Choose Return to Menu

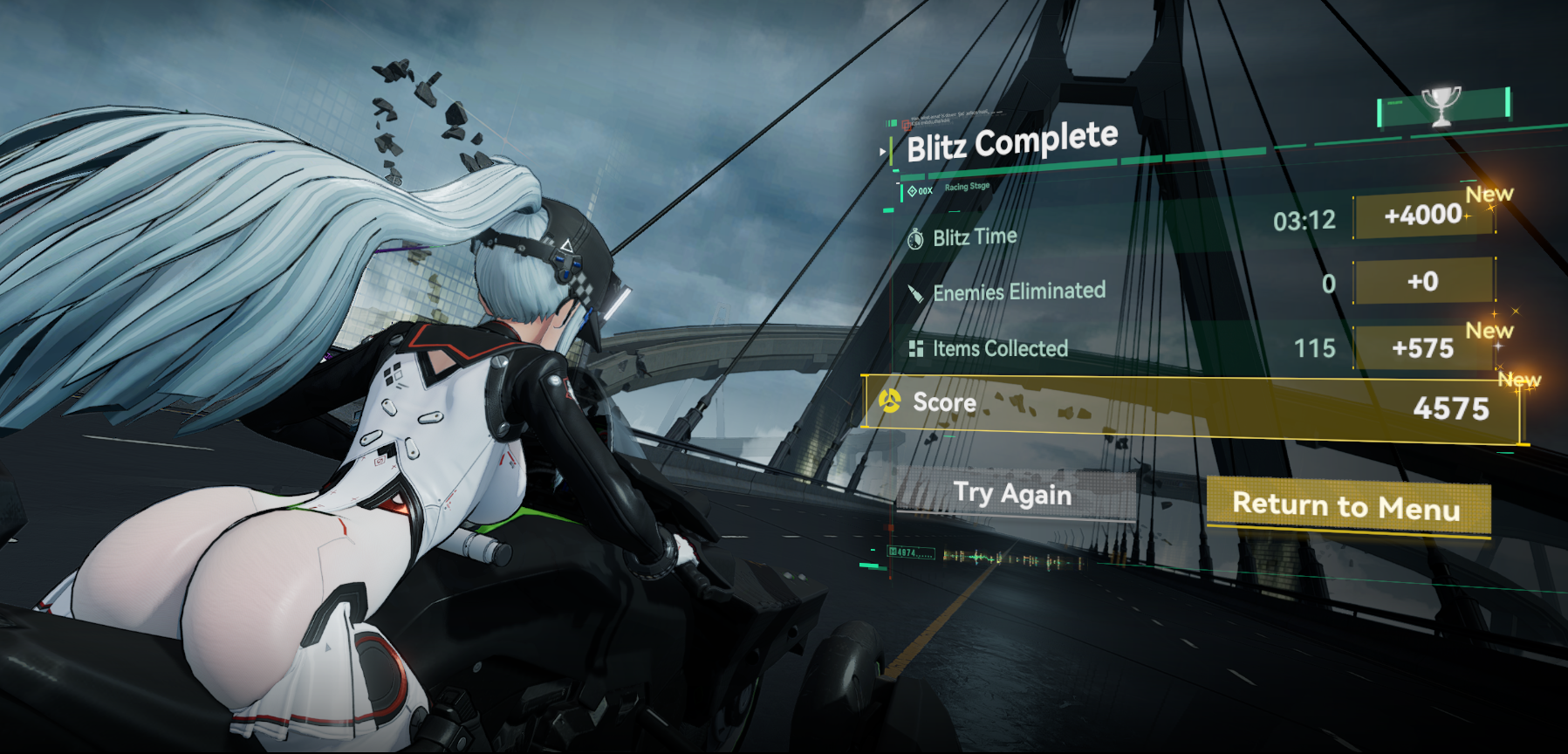pos(1346,505)
